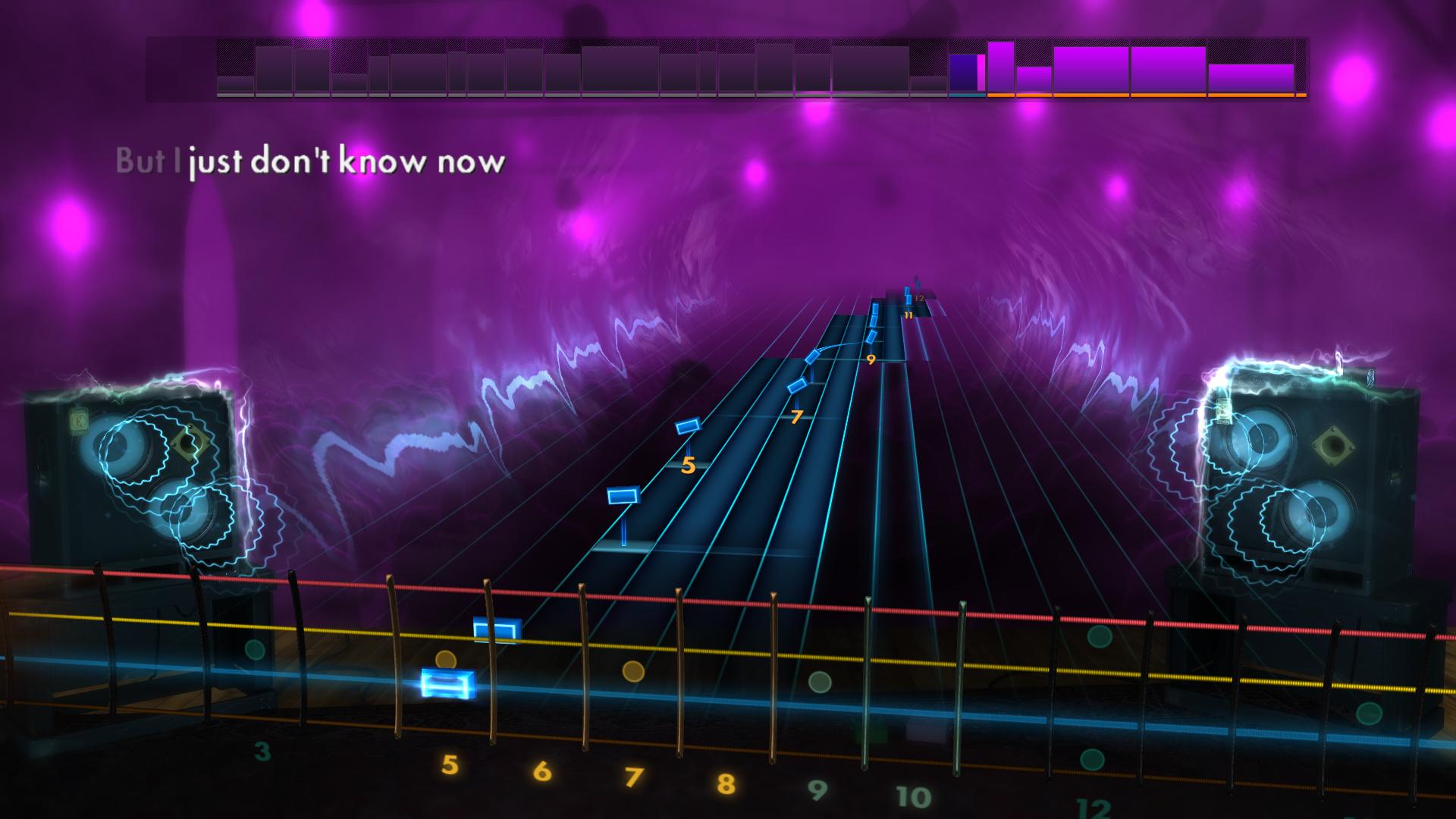1456x819 pixels.
Task: Click the fret number 12 label on the fretboard
Action: coord(1092,809)
